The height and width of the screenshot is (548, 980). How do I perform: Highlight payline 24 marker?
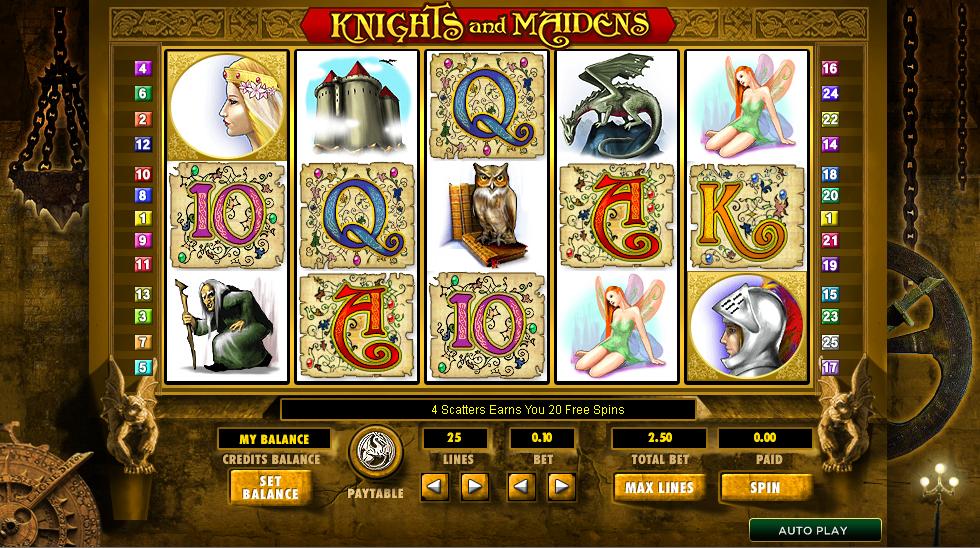point(829,94)
